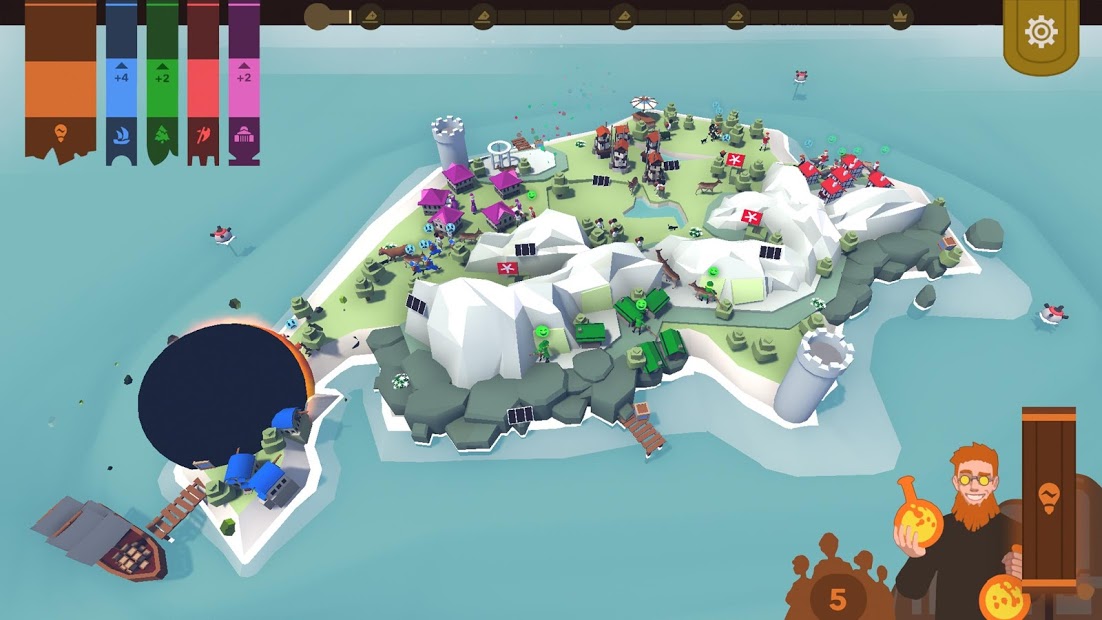
Task: Select the pink temple faction banner
Action: pyautogui.click(x=244, y=82)
